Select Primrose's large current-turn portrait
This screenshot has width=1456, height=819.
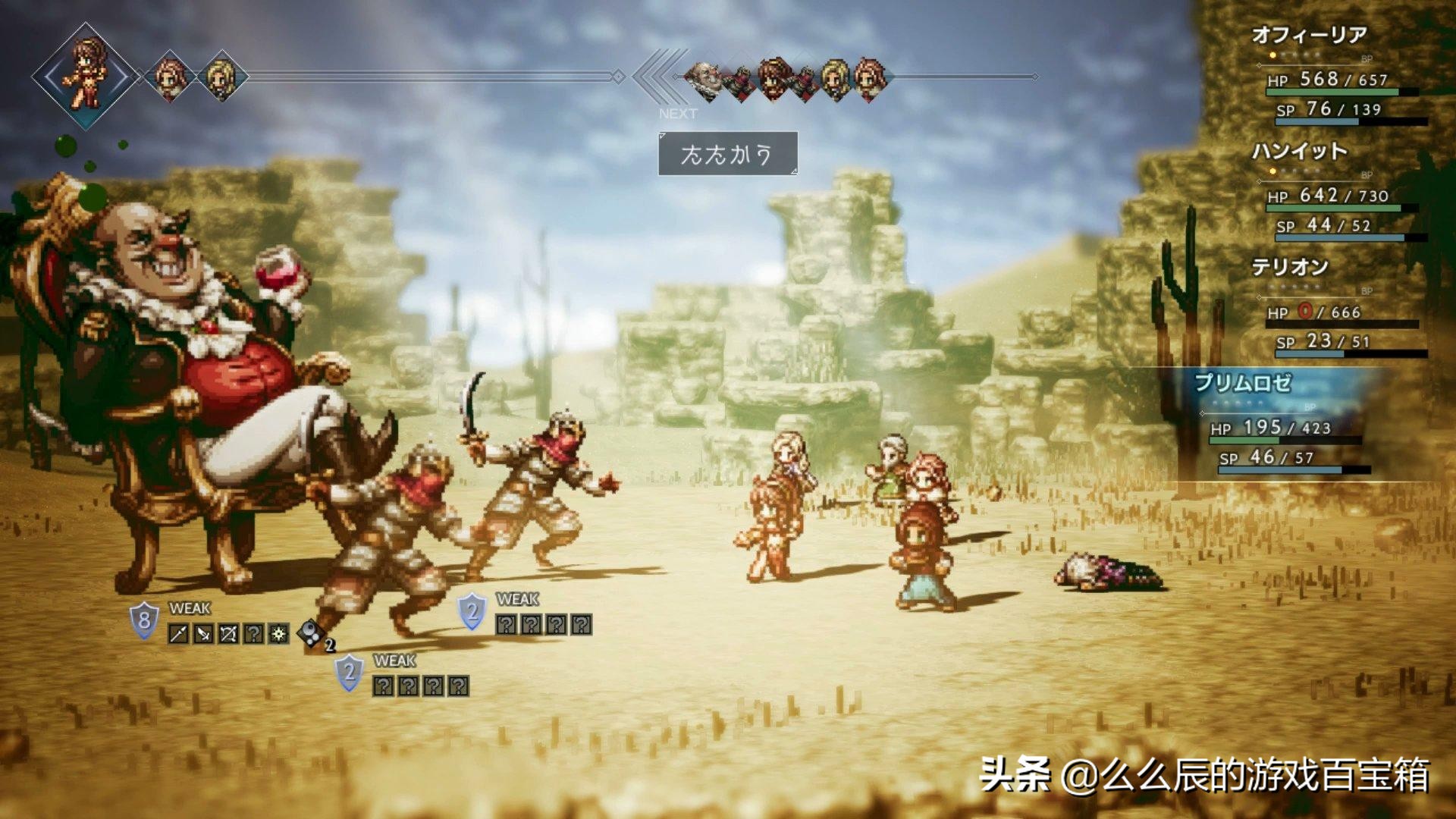coord(86,74)
